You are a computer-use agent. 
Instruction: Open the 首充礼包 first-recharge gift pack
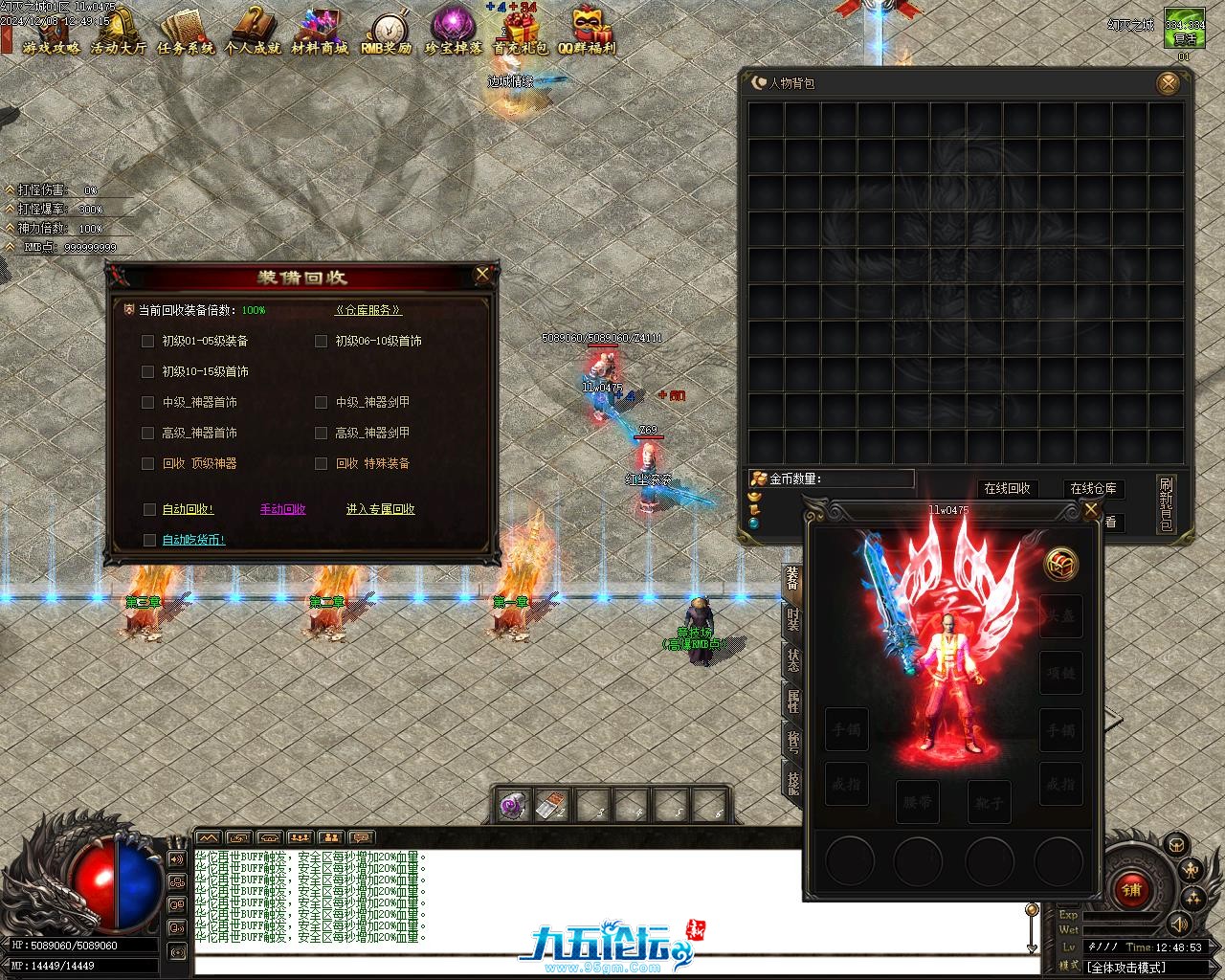click(x=522, y=32)
